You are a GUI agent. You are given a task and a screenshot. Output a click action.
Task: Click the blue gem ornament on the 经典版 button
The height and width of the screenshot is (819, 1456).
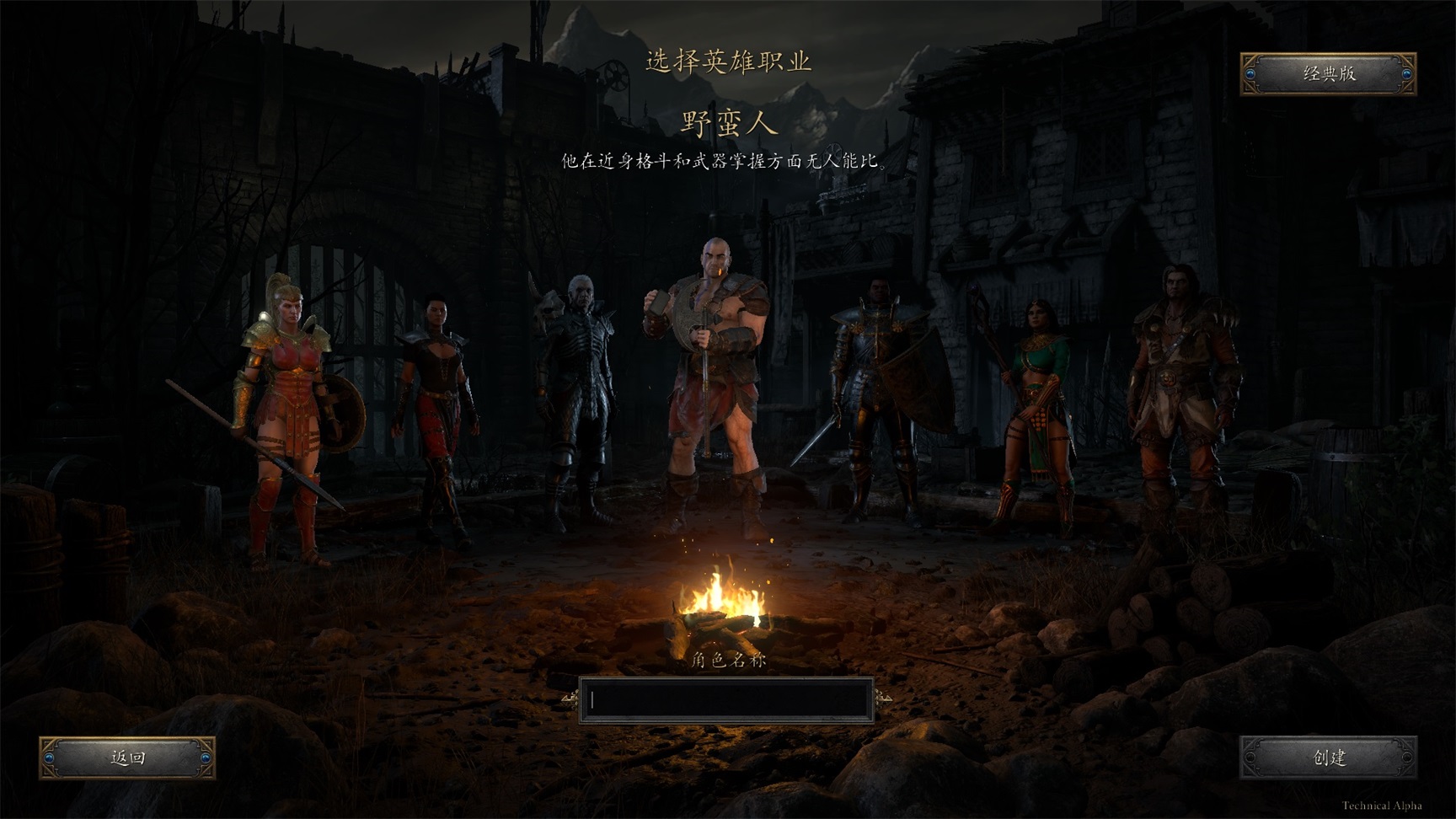point(1250,74)
